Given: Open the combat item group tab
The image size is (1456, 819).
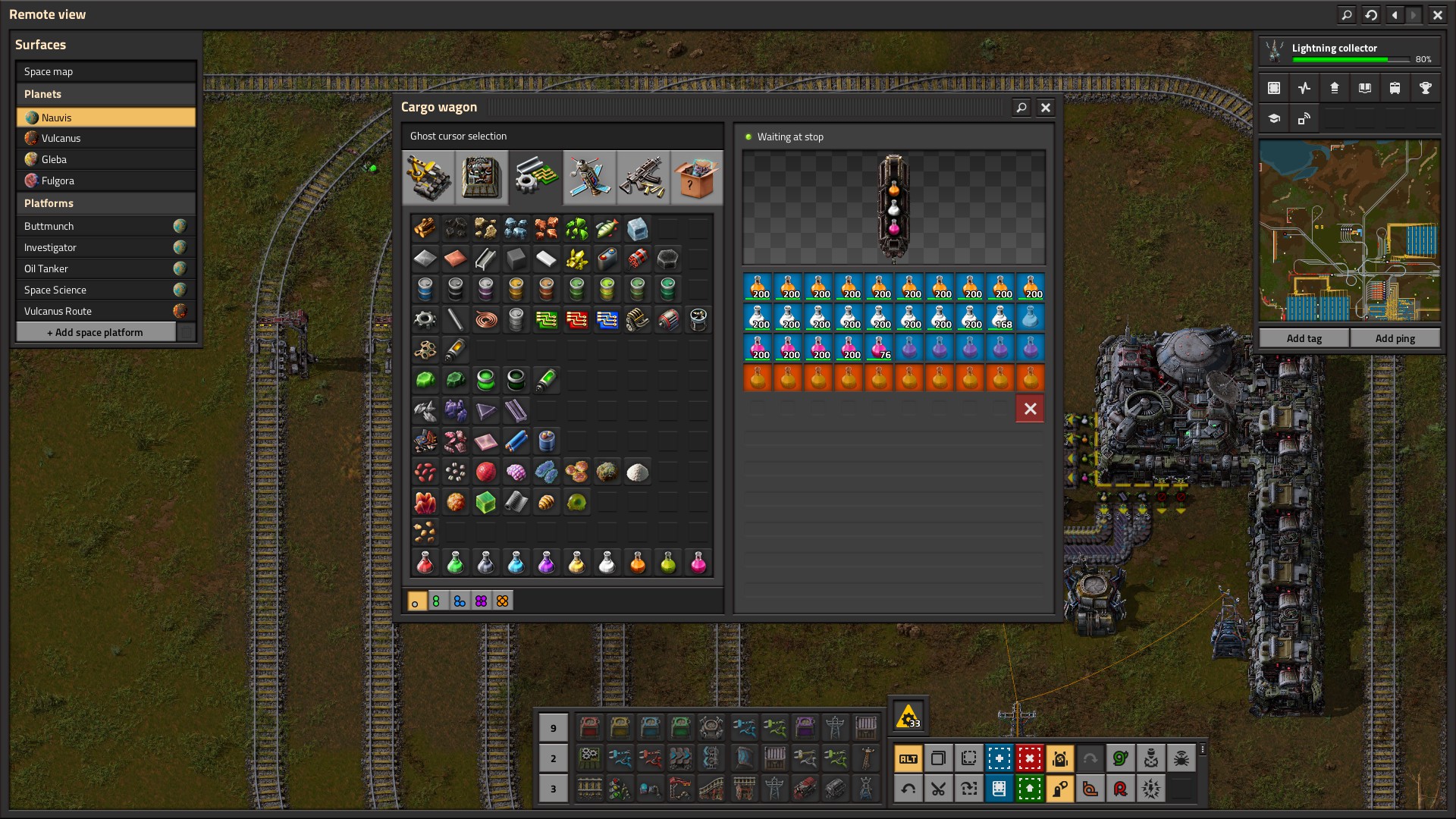Looking at the screenshot, I should tap(642, 177).
